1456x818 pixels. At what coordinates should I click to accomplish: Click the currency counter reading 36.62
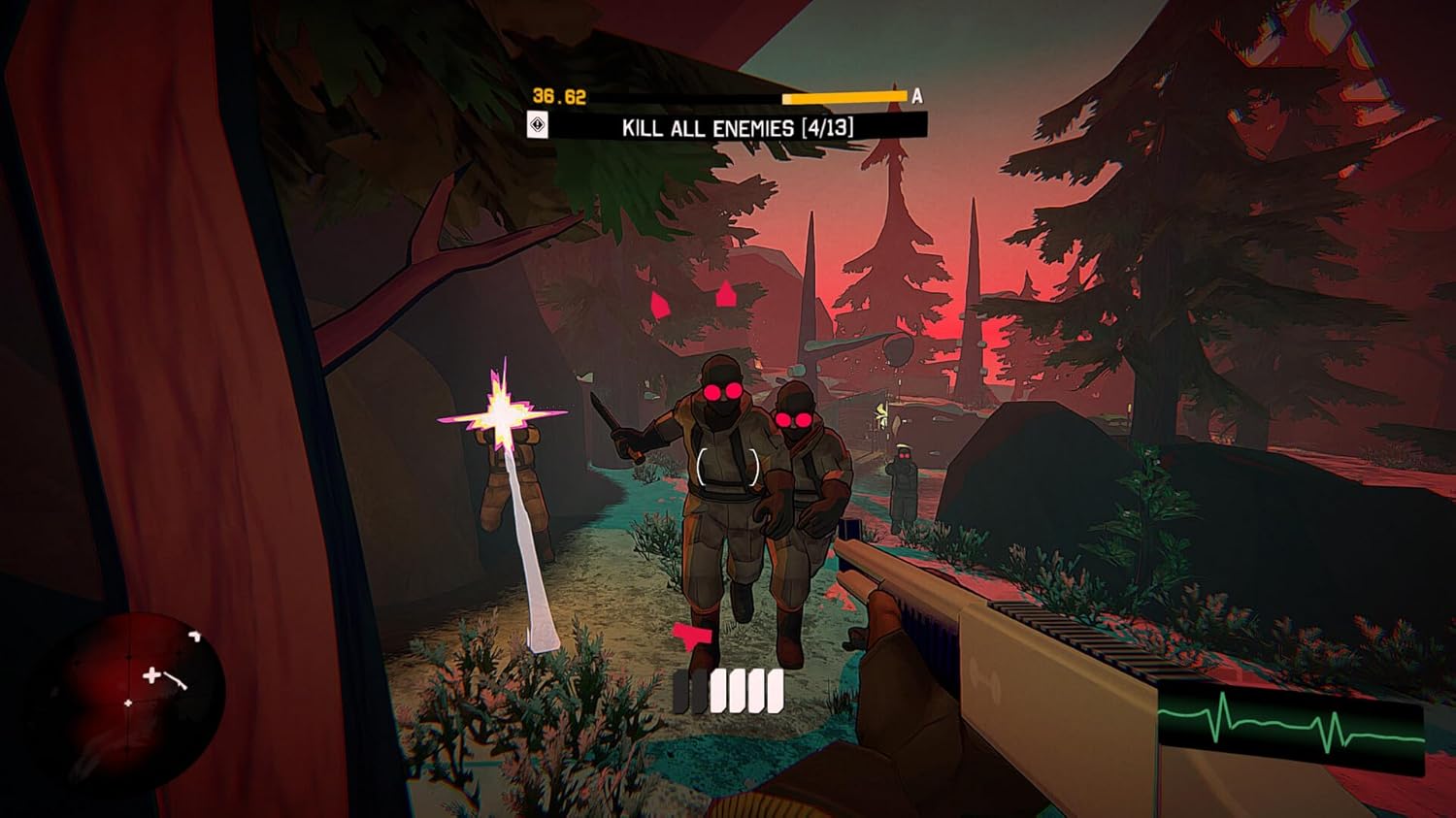point(559,94)
